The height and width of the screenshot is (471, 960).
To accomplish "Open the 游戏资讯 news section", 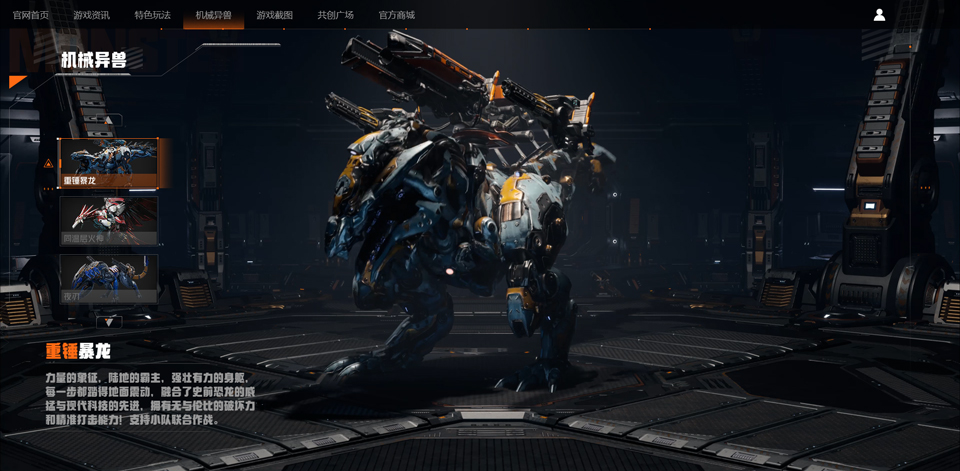I will tap(92, 15).
